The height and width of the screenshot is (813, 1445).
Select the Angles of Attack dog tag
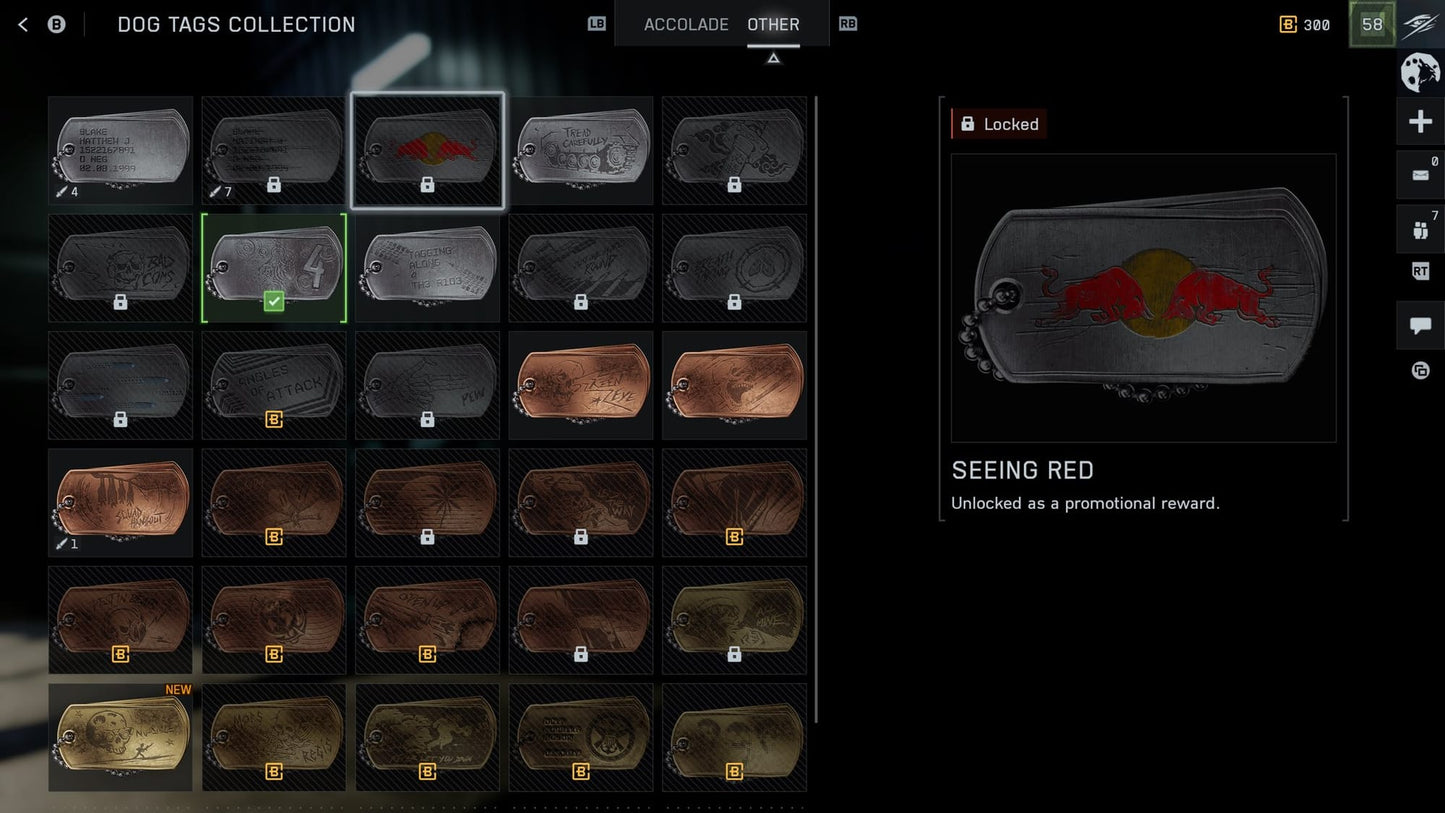274,385
